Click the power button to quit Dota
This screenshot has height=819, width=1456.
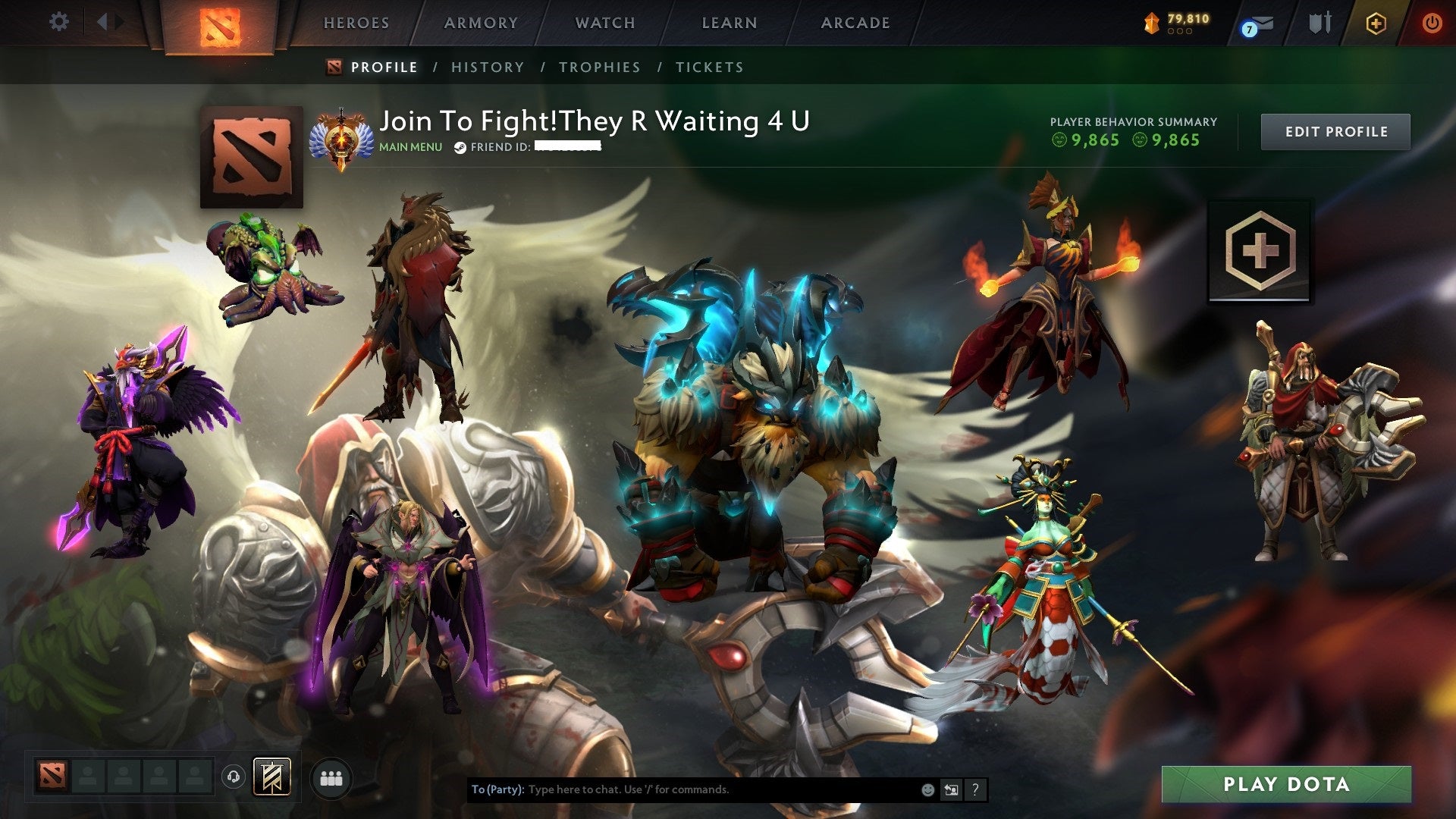pos(1433,24)
